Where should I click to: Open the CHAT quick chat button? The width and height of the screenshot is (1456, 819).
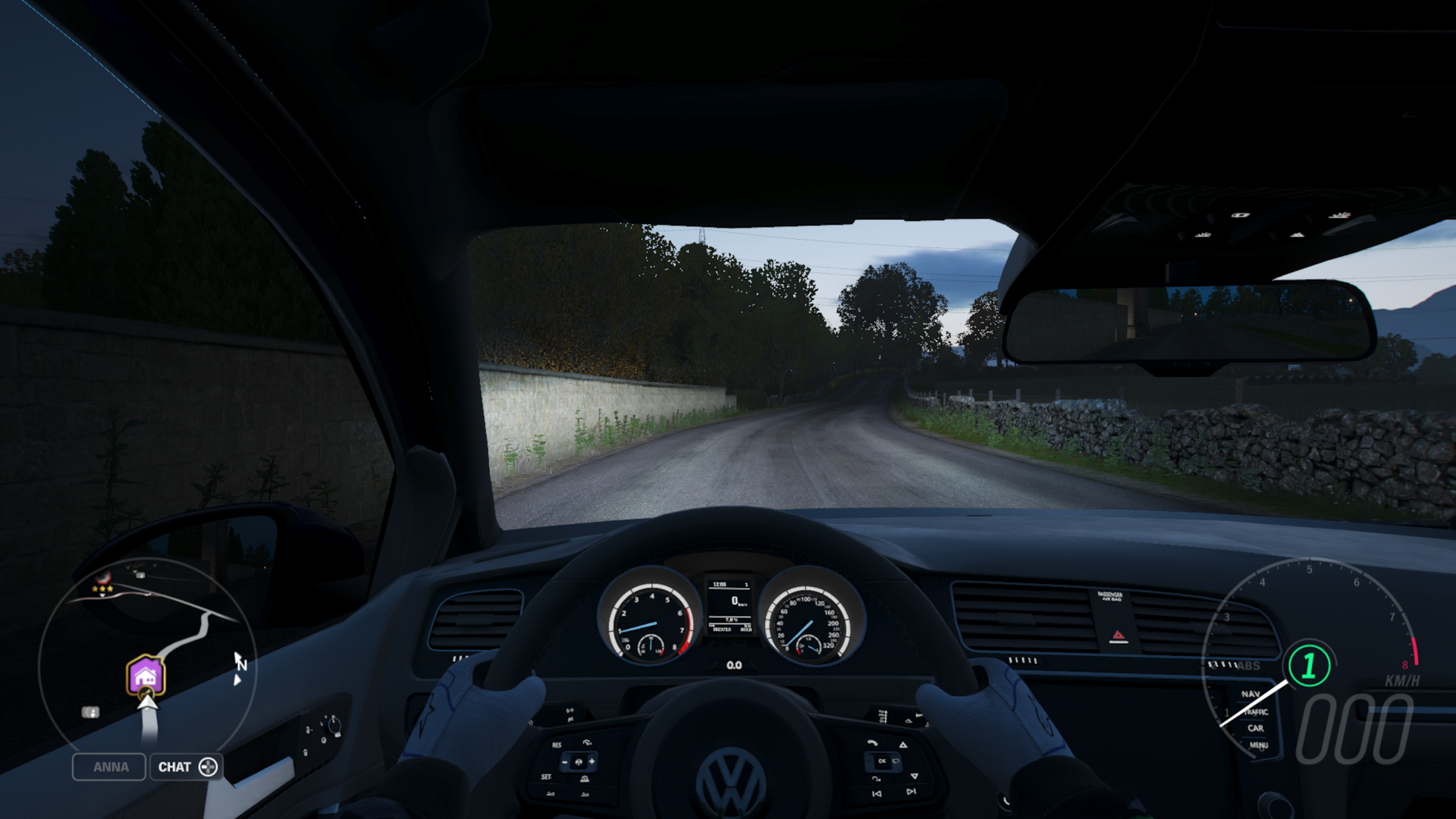pyautogui.click(x=187, y=767)
